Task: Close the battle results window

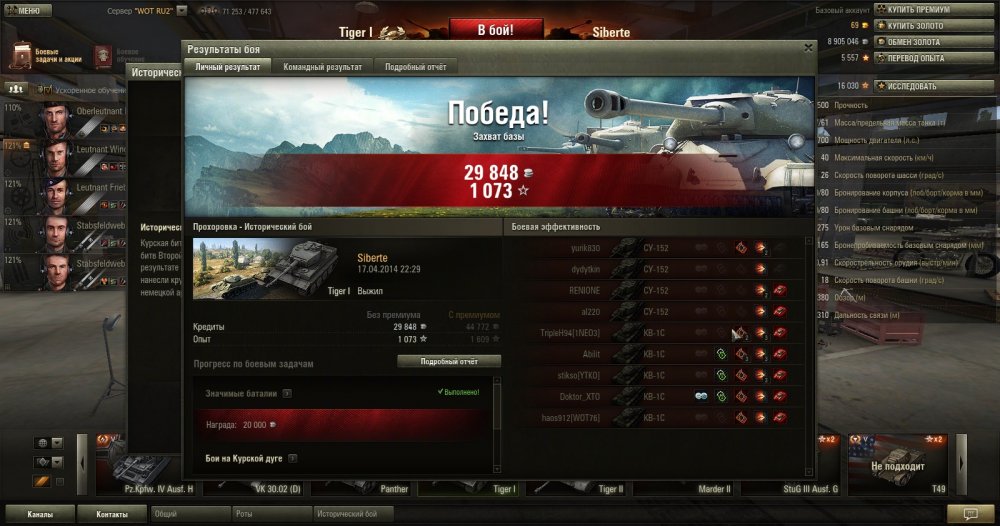Action: point(808,47)
